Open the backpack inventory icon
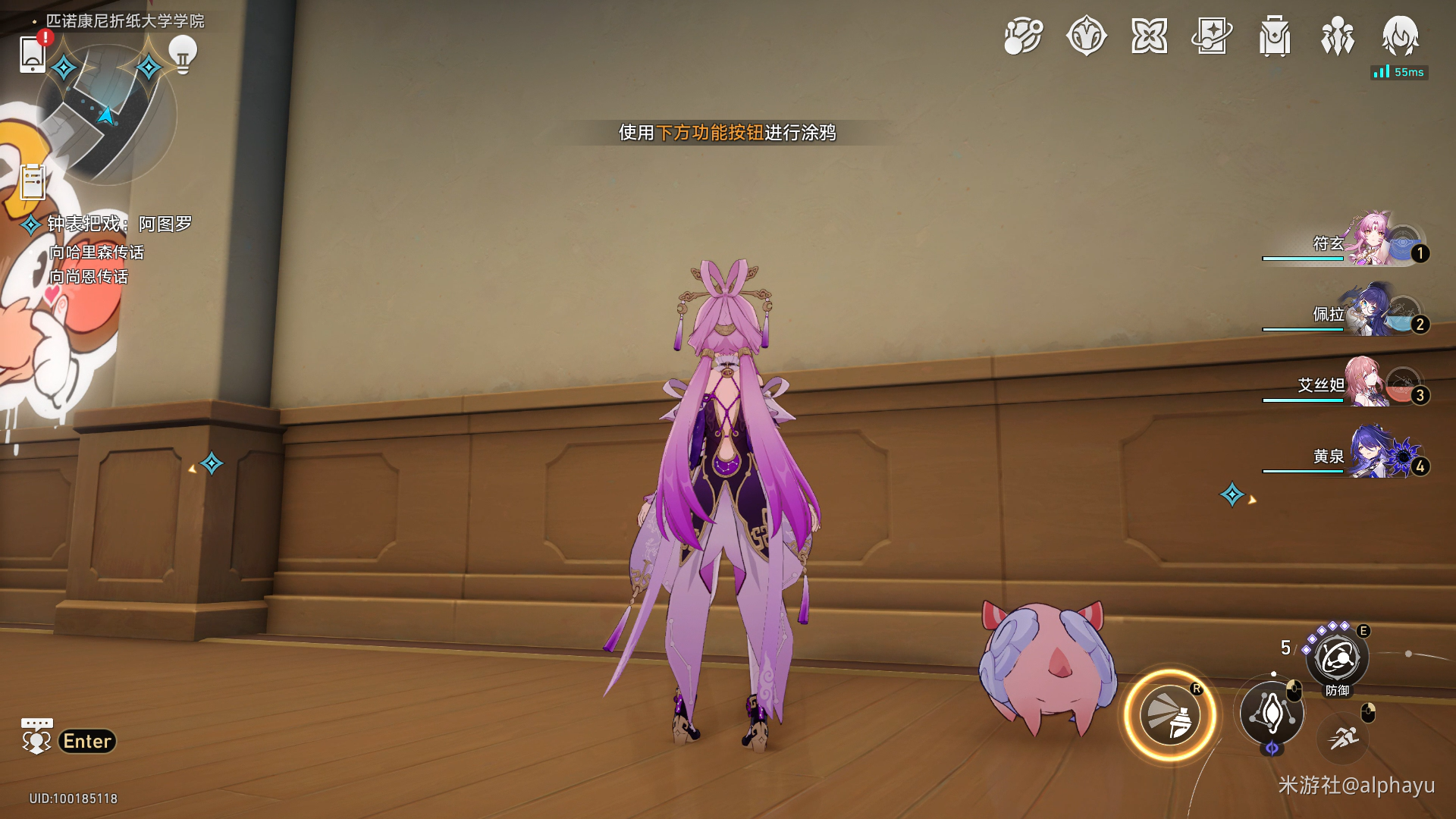This screenshot has height=819, width=1456. 1275,36
